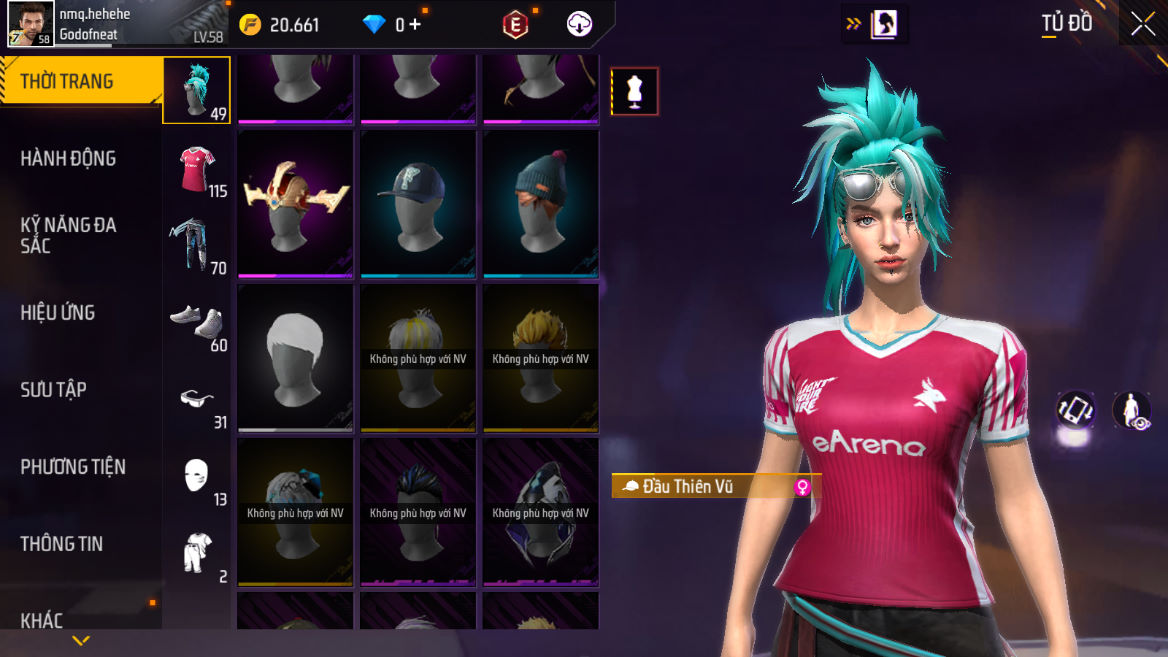Select the white hair item
1168x657 pixels.
[x=296, y=357]
